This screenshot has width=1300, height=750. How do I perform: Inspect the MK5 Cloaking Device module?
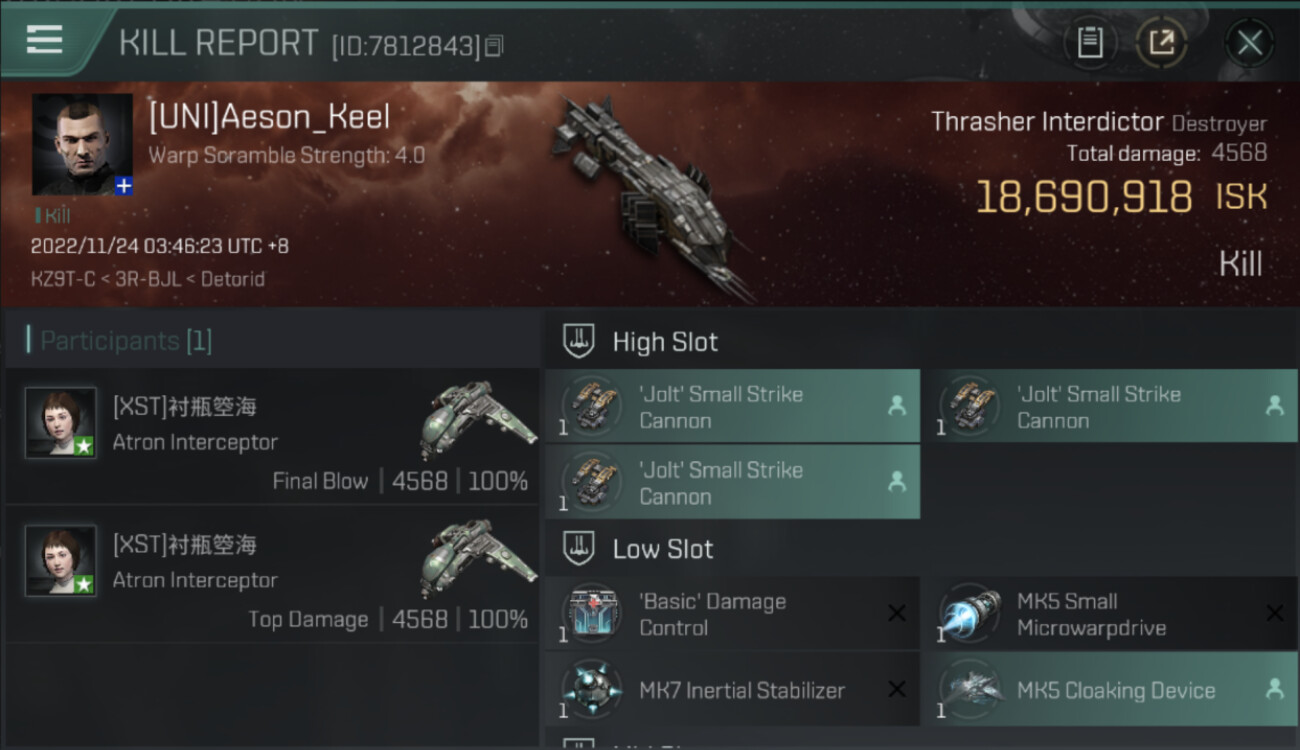1115,690
